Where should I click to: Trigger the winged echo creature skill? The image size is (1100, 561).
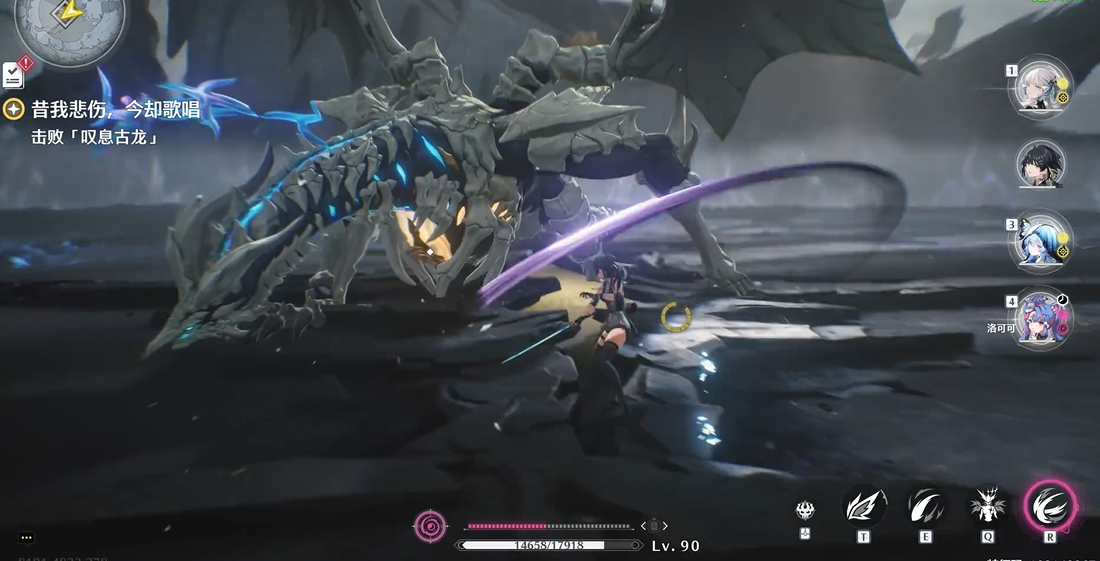pyautogui.click(x=988, y=506)
